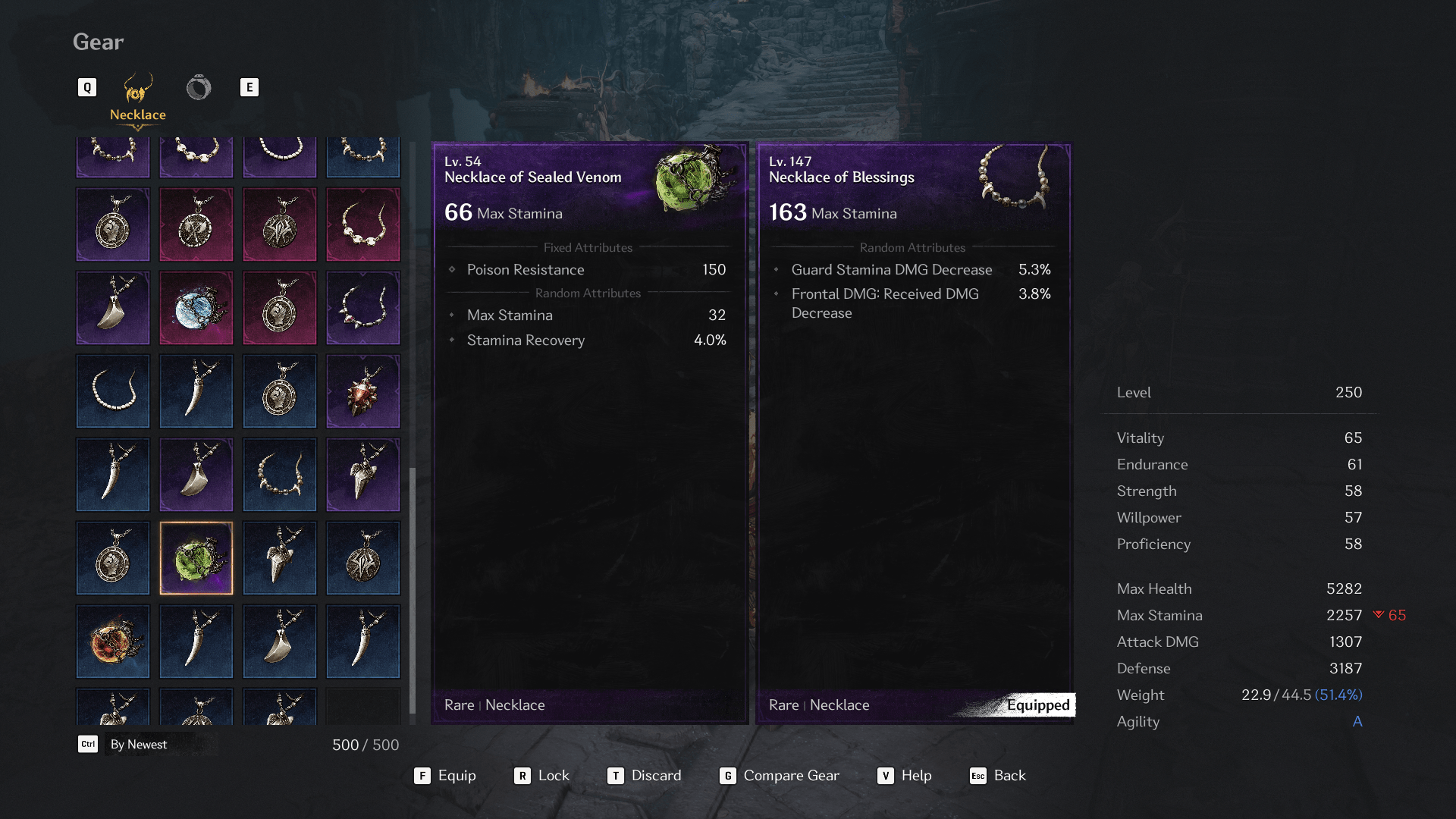Click the necklace list scrollbar
The width and height of the screenshot is (1456, 819).
(x=413, y=591)
